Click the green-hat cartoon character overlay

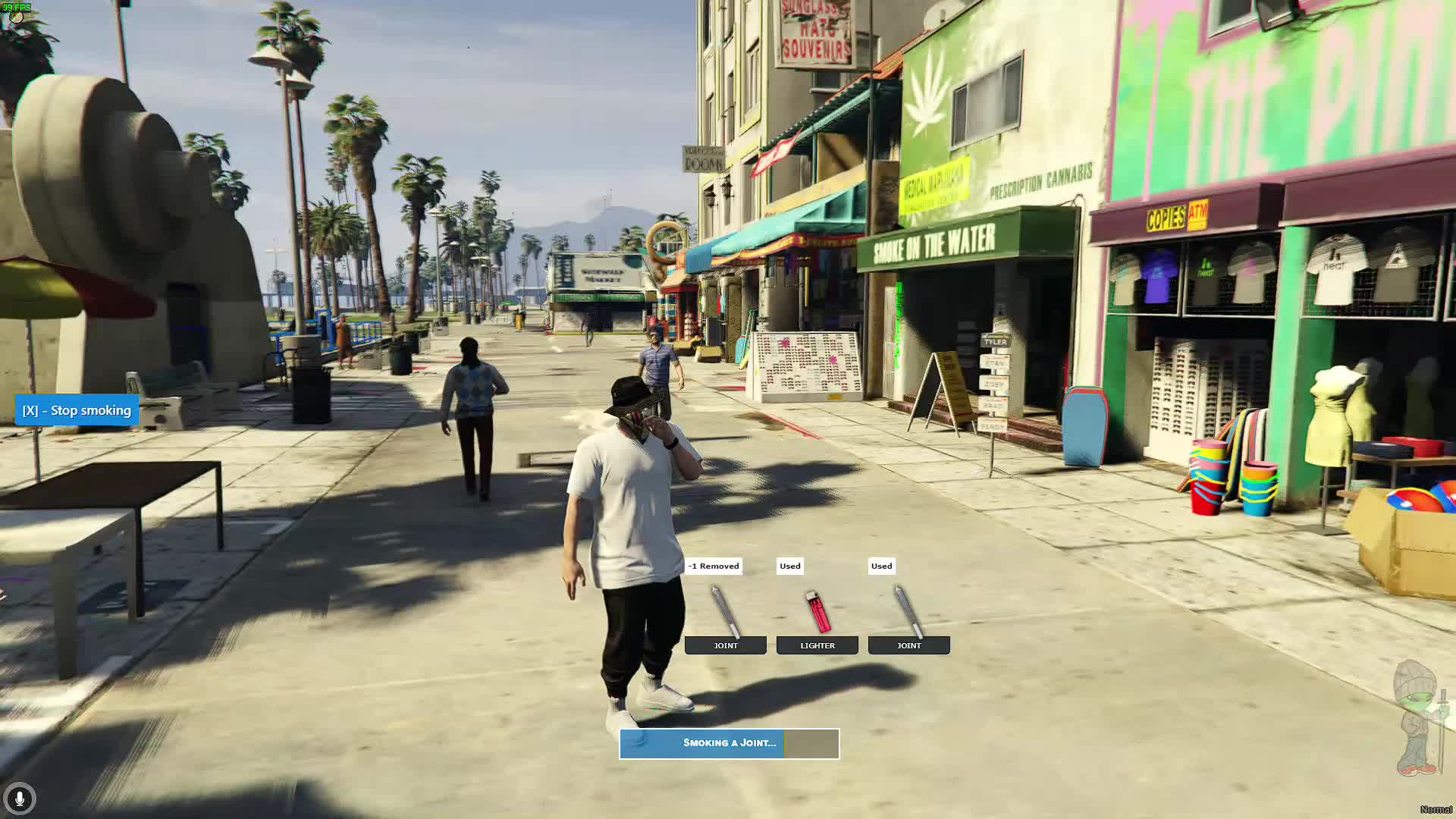[1420, 717]
